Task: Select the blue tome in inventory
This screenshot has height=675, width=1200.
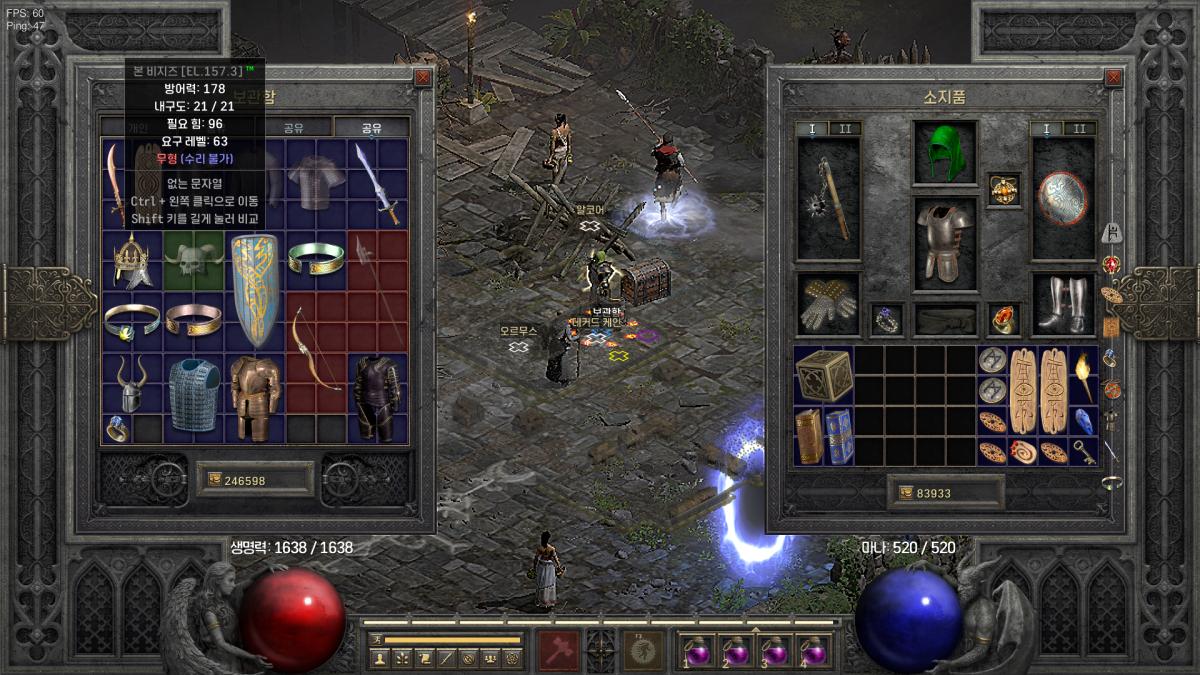Action: 839,435
